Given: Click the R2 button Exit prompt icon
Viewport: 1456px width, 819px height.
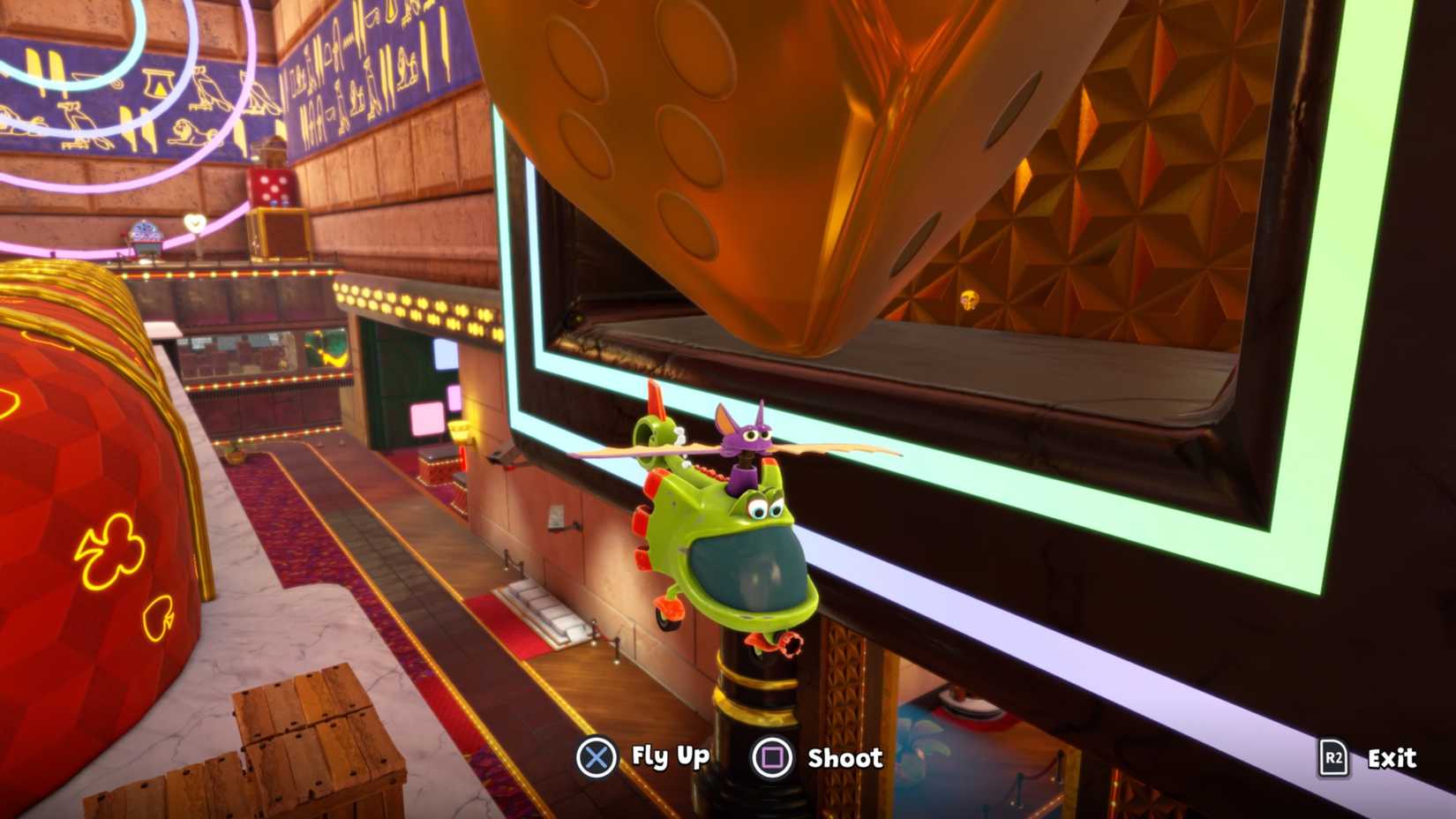Looking at the screenshot, I should (x=1332, y=757).
